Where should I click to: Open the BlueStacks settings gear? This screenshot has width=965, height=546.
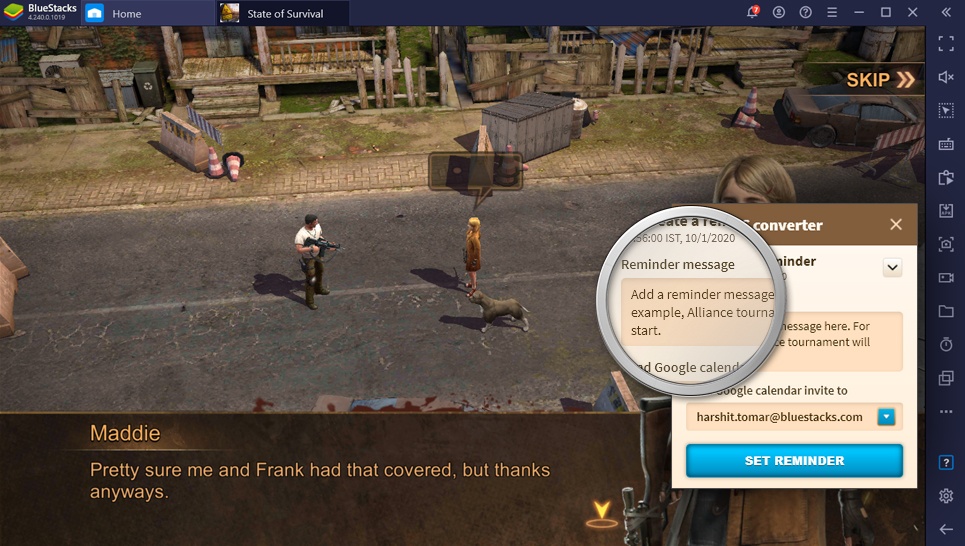coord(946,496)
